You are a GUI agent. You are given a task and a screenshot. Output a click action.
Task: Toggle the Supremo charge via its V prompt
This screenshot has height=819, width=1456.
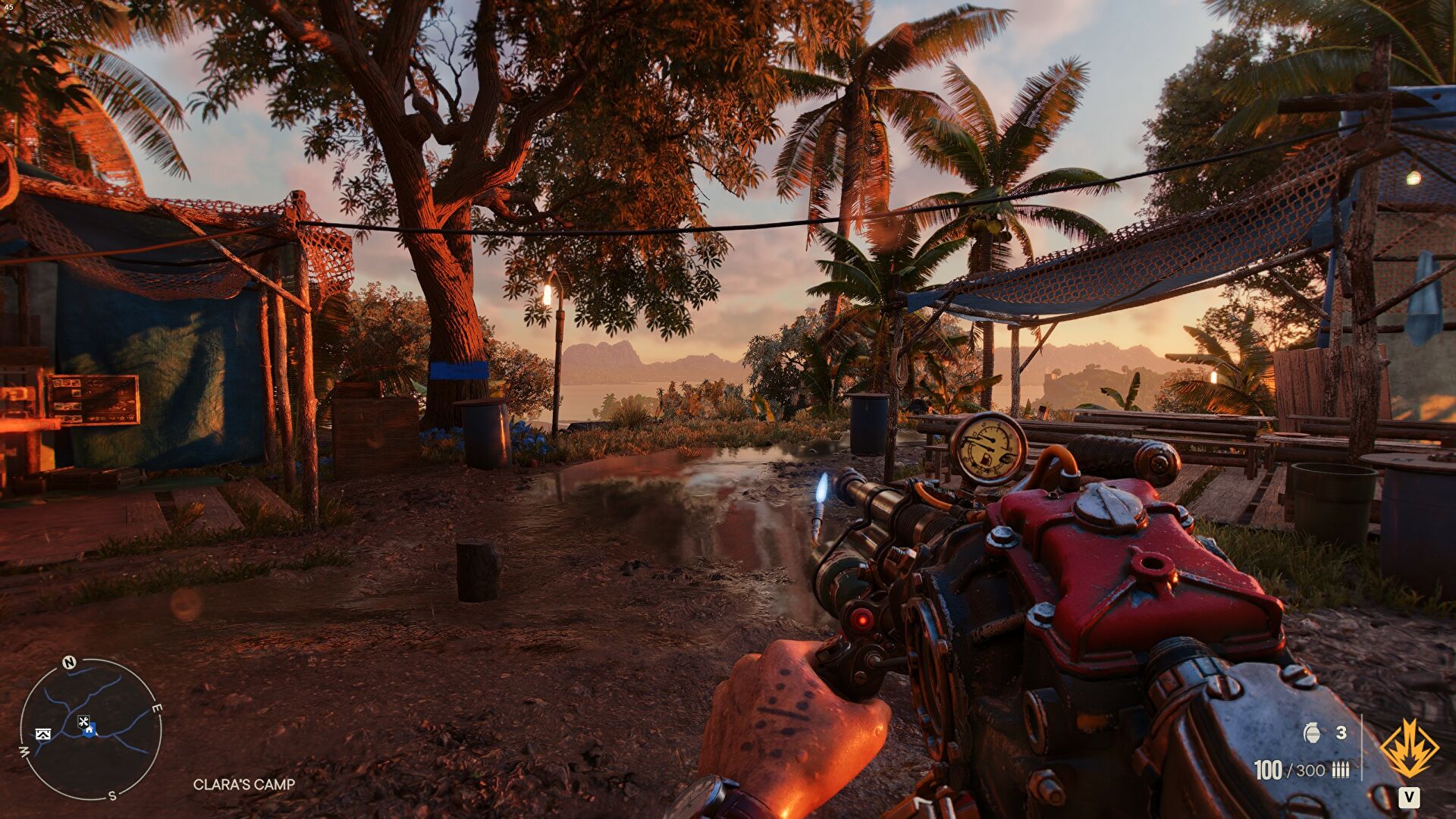[1409, 798]
